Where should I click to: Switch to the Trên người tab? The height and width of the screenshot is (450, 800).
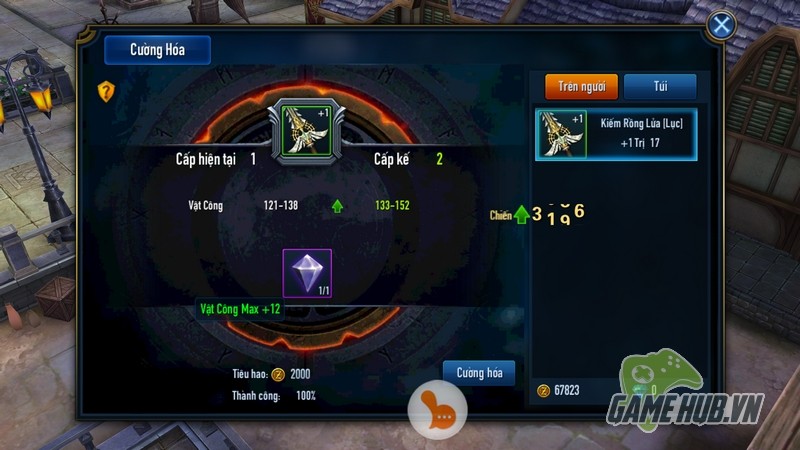tap(581, 87)
